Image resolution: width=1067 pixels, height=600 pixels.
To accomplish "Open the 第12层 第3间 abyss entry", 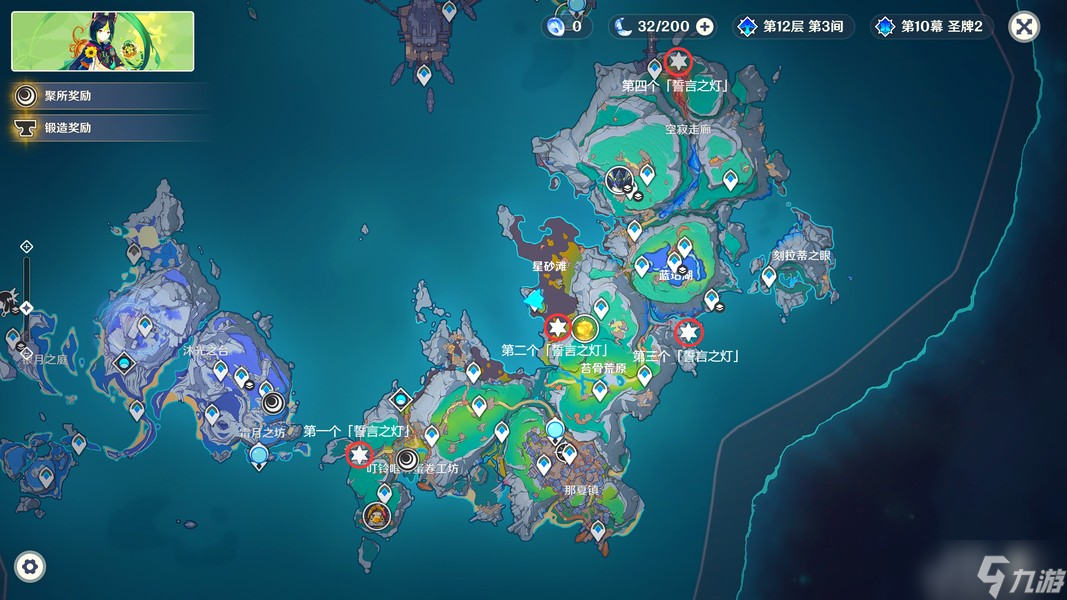I will coord(794,27).
